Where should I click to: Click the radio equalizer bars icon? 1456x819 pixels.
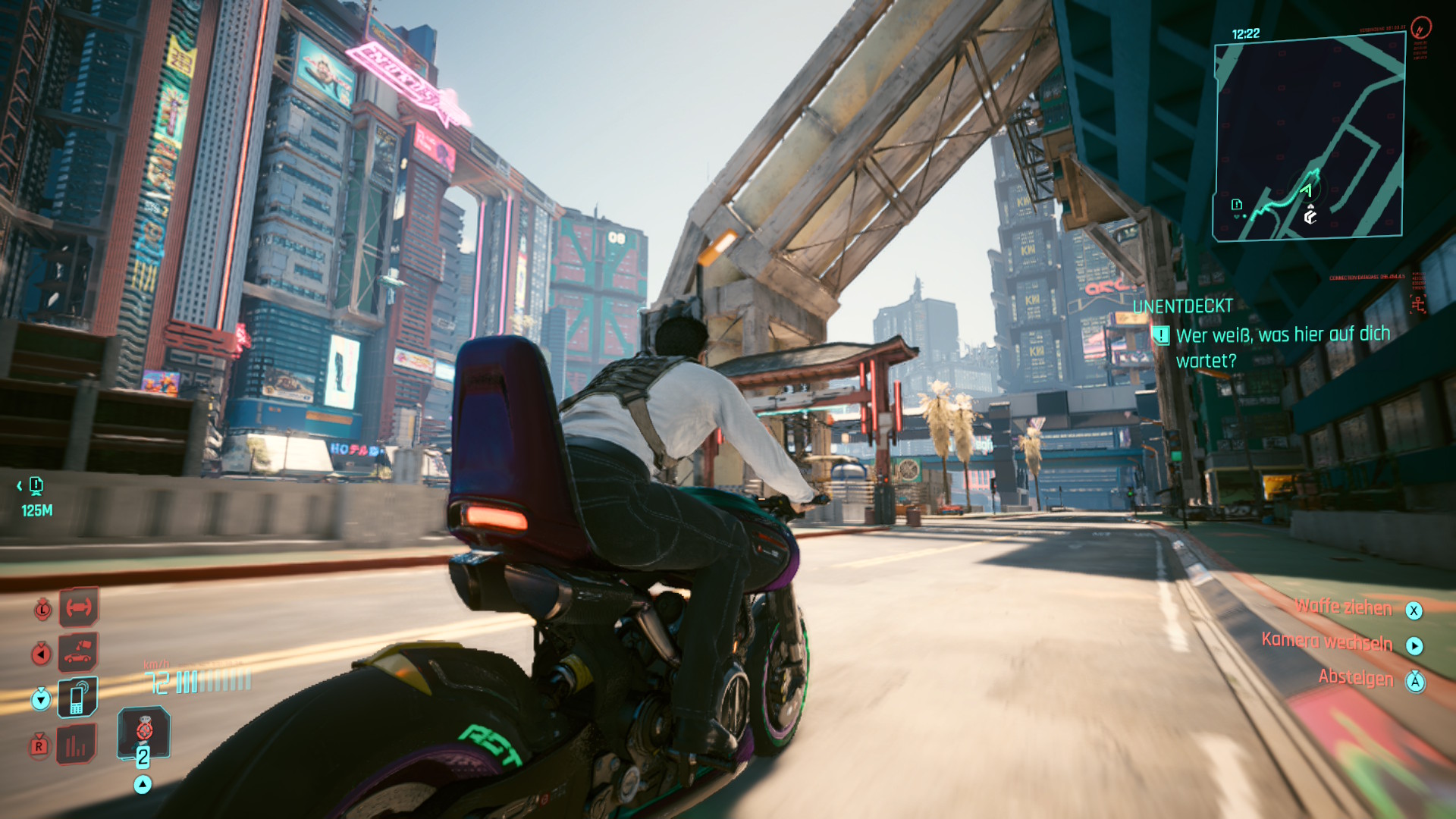(x=78, y=745)
